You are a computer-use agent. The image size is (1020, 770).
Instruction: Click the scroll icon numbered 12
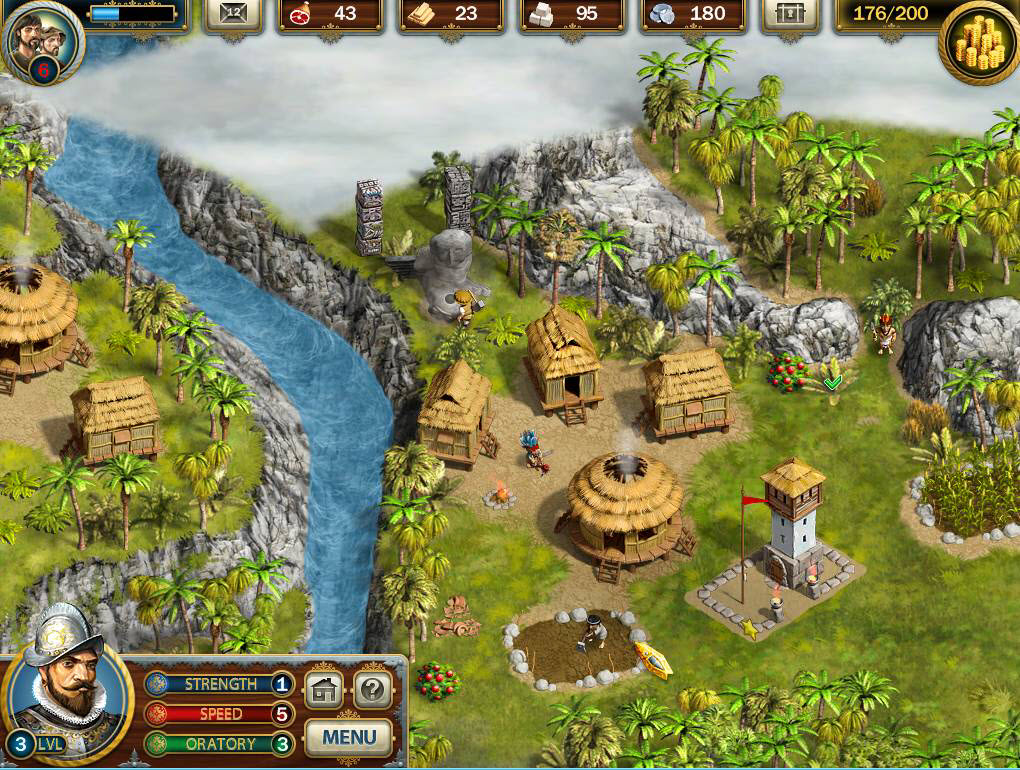pos(234,14)
